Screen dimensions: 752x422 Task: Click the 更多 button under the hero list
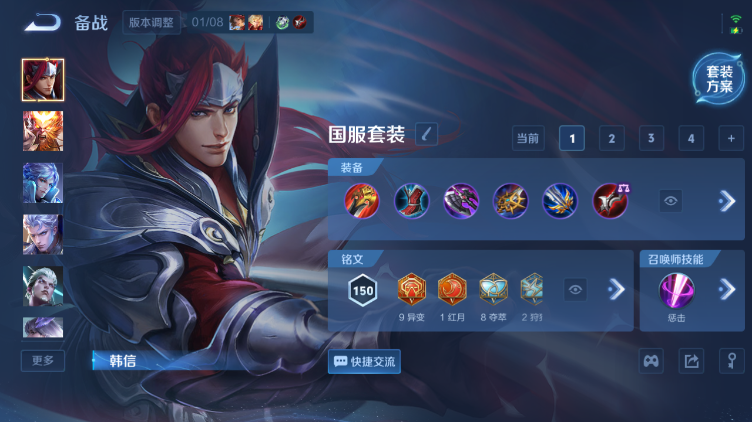coord(43,360)
